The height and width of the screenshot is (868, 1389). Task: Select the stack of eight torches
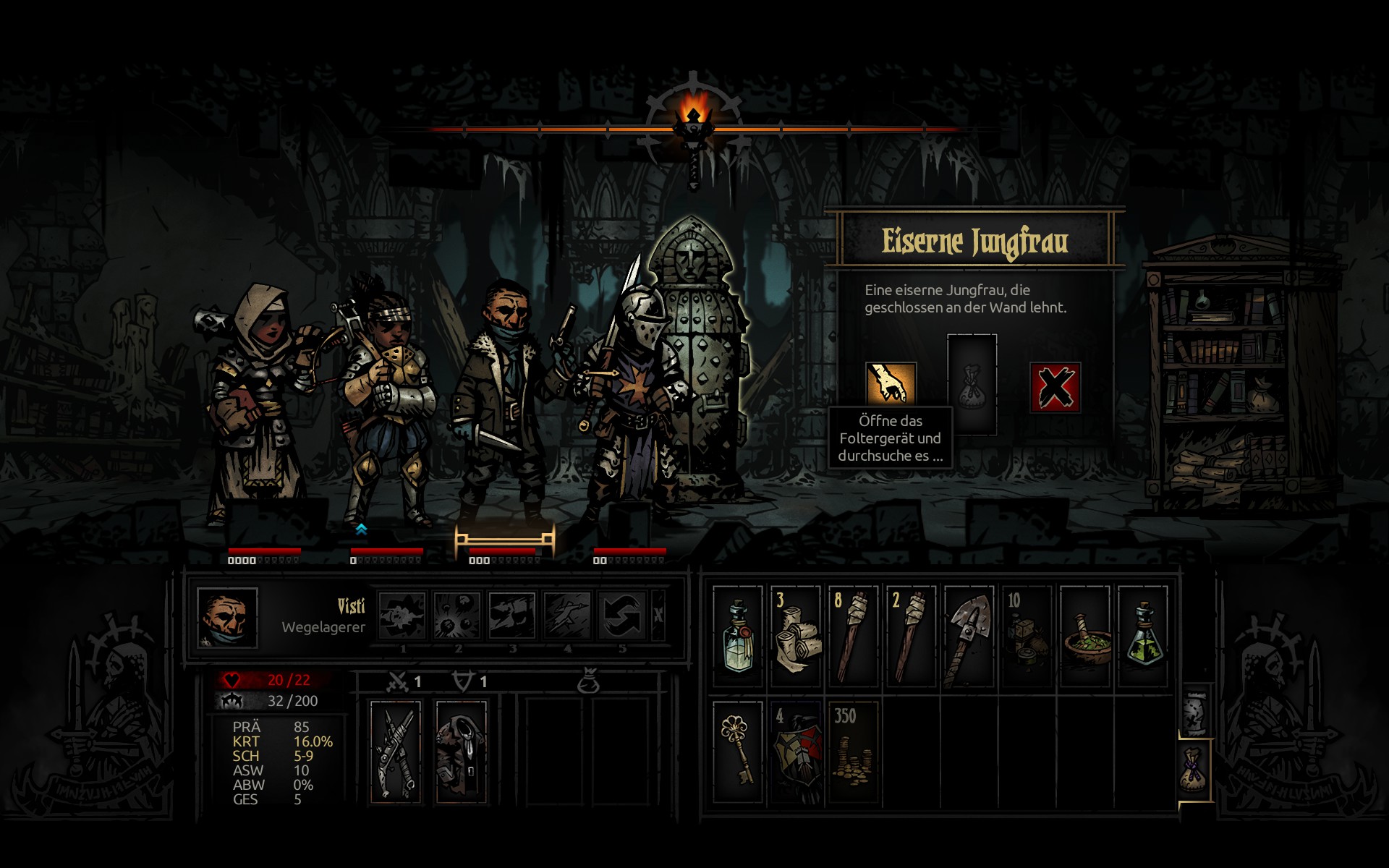[x=854, y=636]
